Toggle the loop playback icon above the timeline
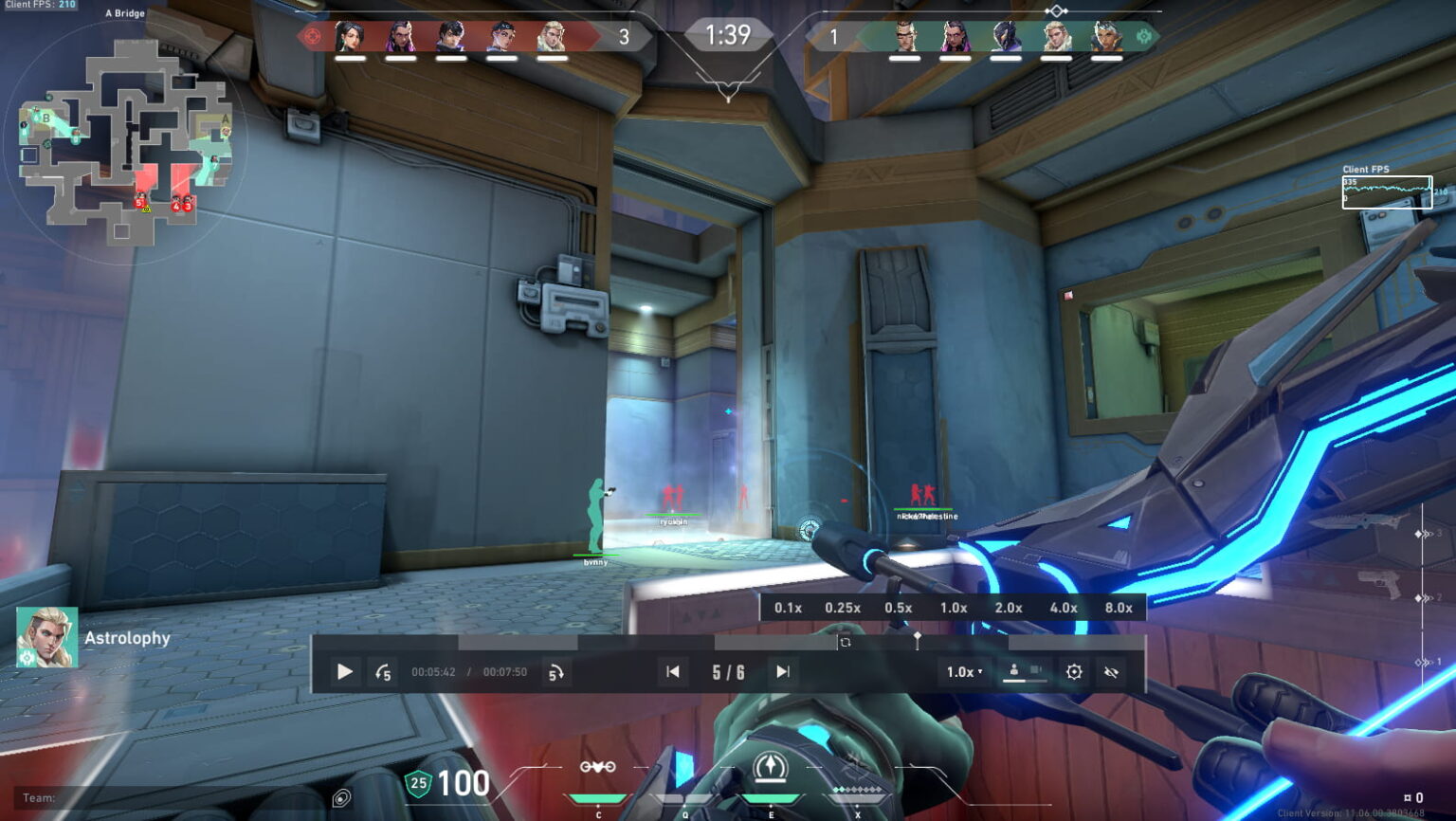 click(846, 642)
